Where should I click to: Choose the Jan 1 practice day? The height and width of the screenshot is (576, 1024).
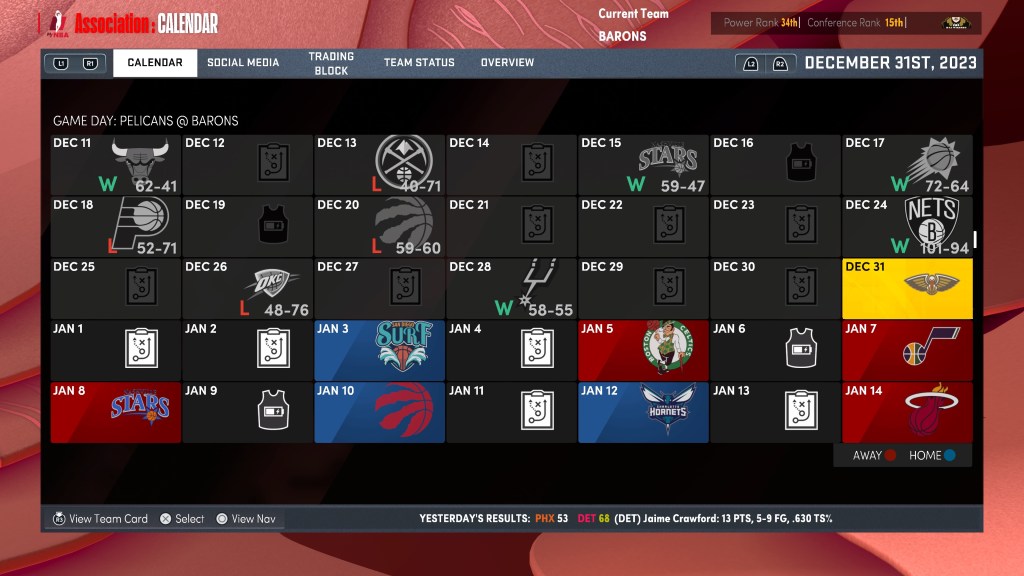(x=116, y=350)
